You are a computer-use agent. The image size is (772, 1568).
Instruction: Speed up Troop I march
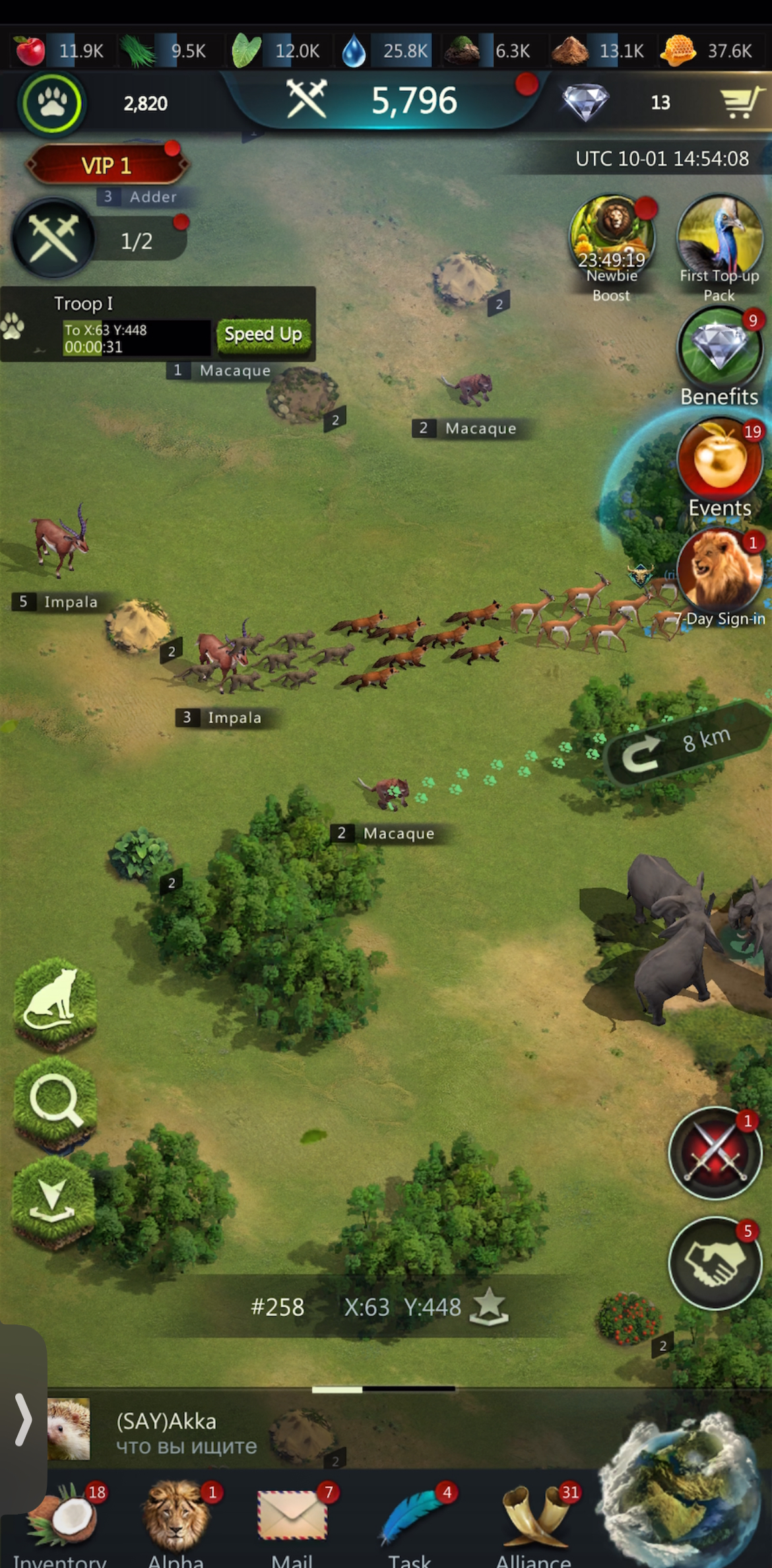[263, 334]
